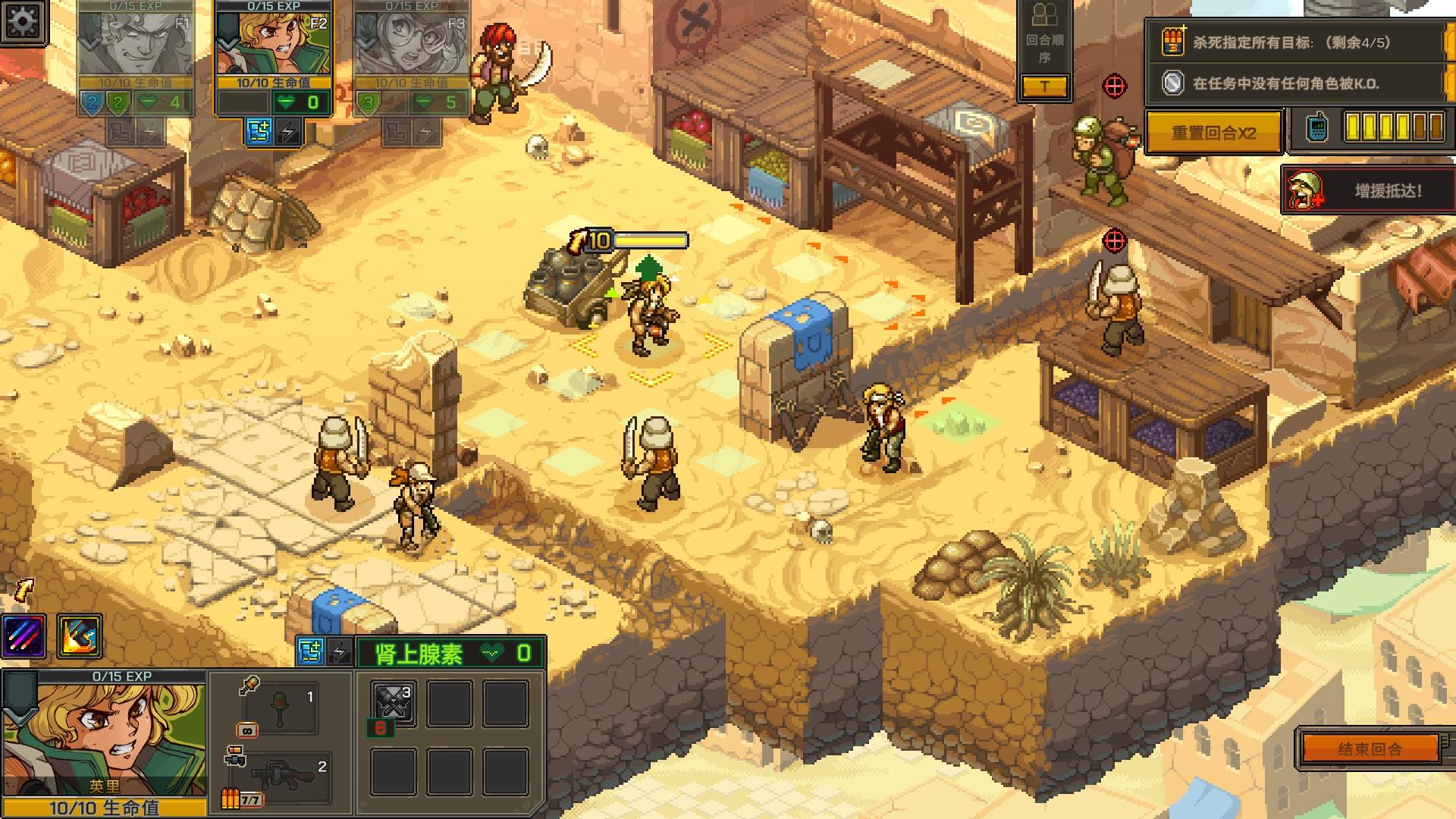Select the primary weapon slot numbered 1
The height and width of the screenshot is (819, 1456).
281,707
